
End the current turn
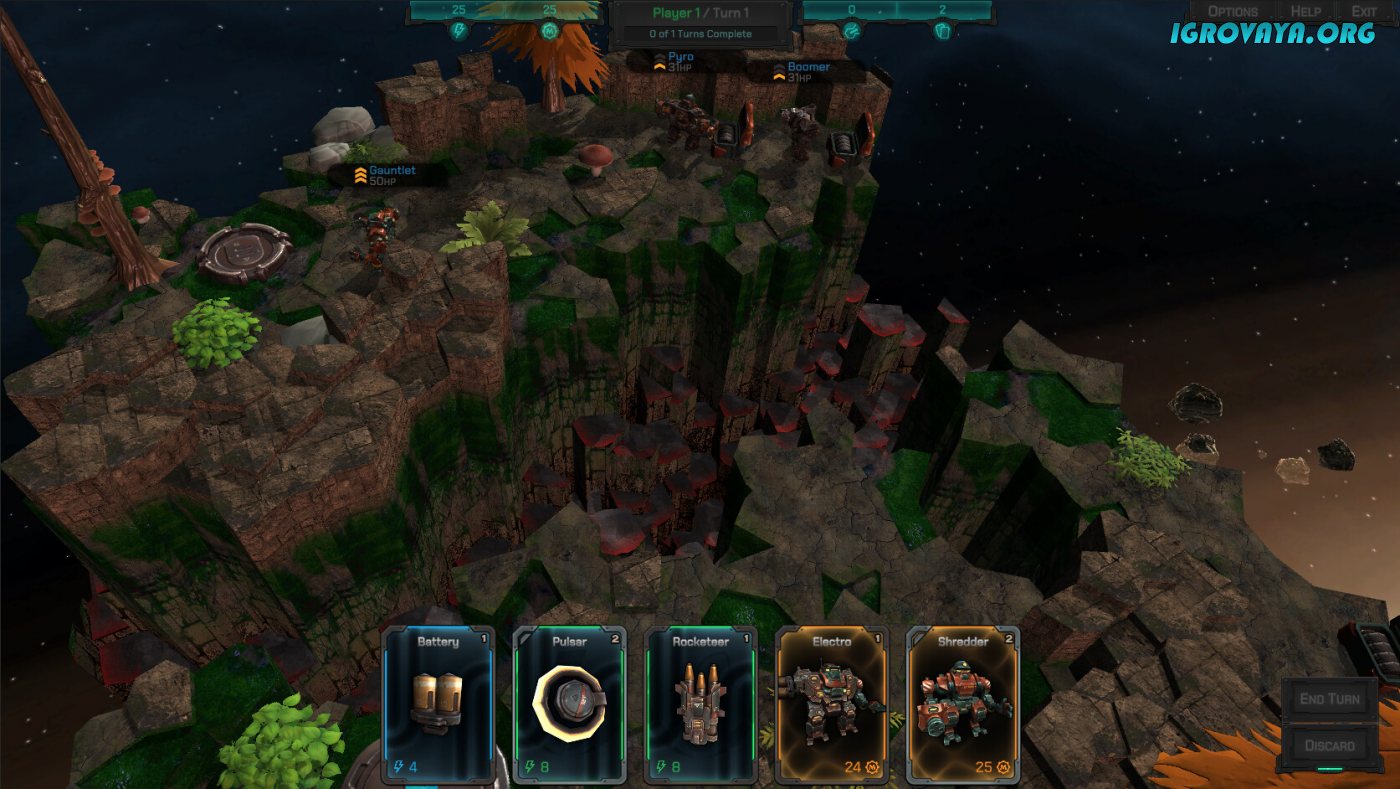click(1329, 699)
